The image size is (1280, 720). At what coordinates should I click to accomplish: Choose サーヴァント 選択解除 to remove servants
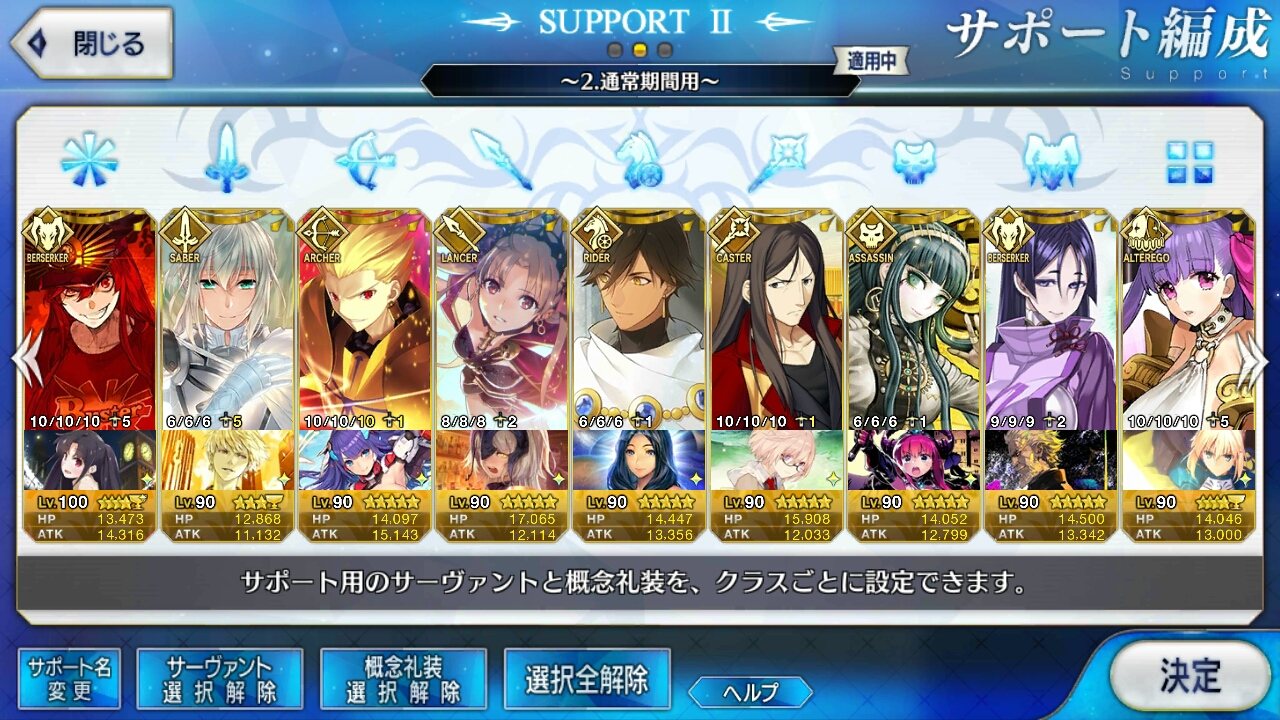click(x=219, y=679)
